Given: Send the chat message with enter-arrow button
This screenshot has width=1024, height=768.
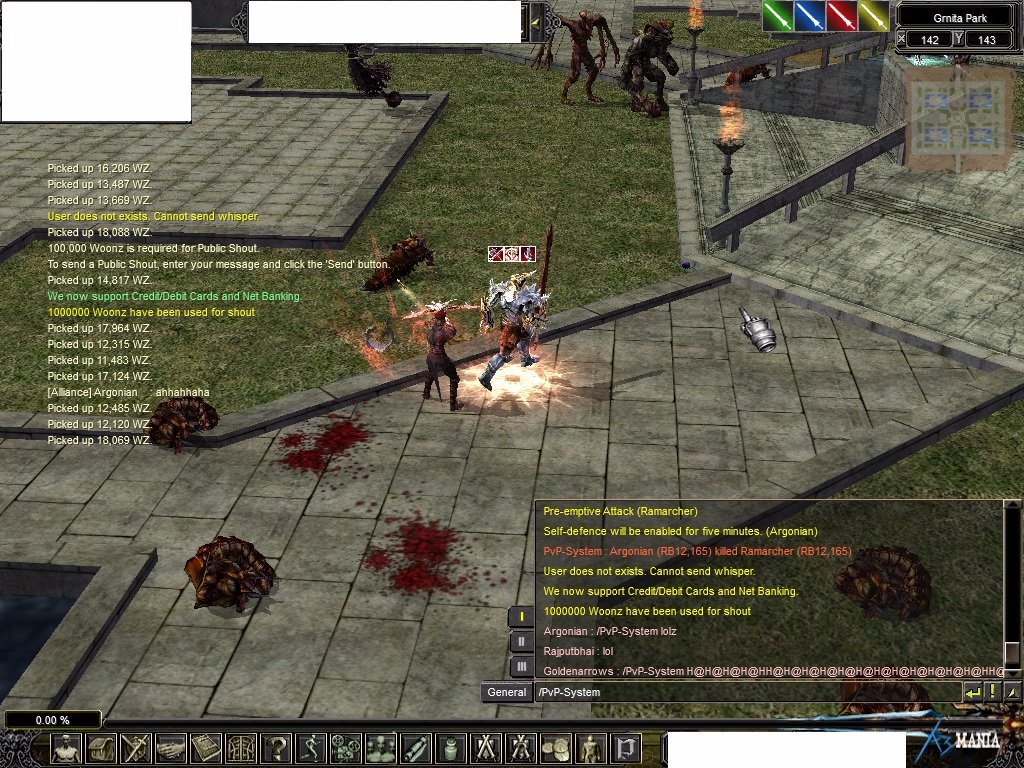Looking at the screenshot, I should [972, 692].
